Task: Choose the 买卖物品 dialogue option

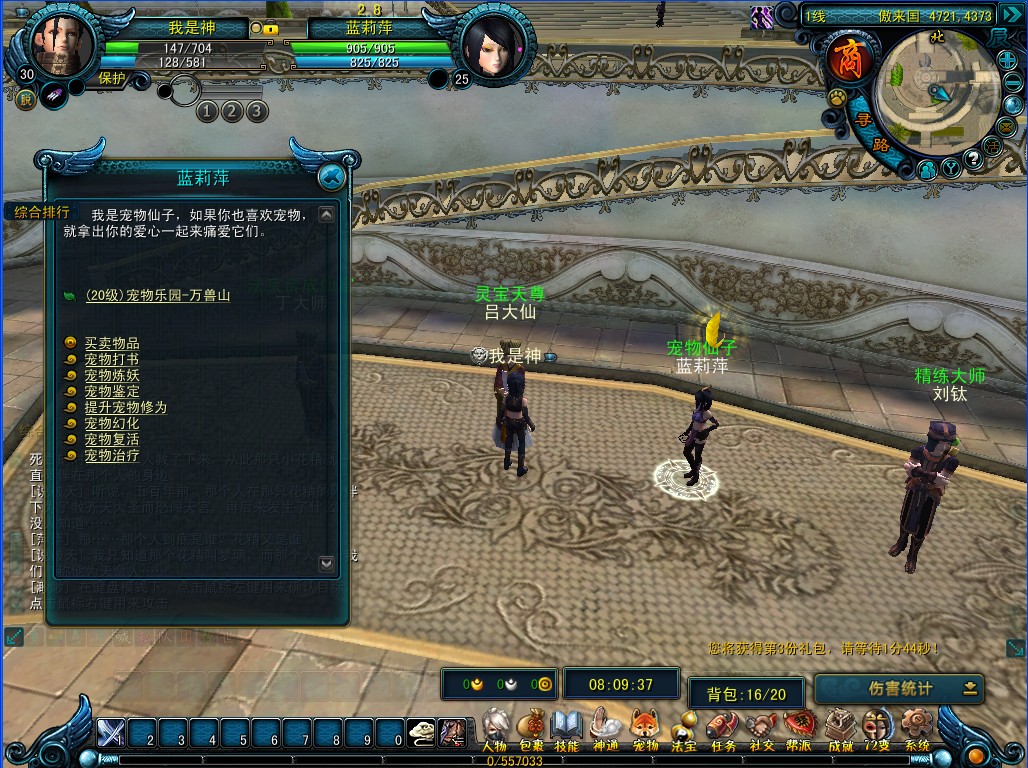Action: 111,343
